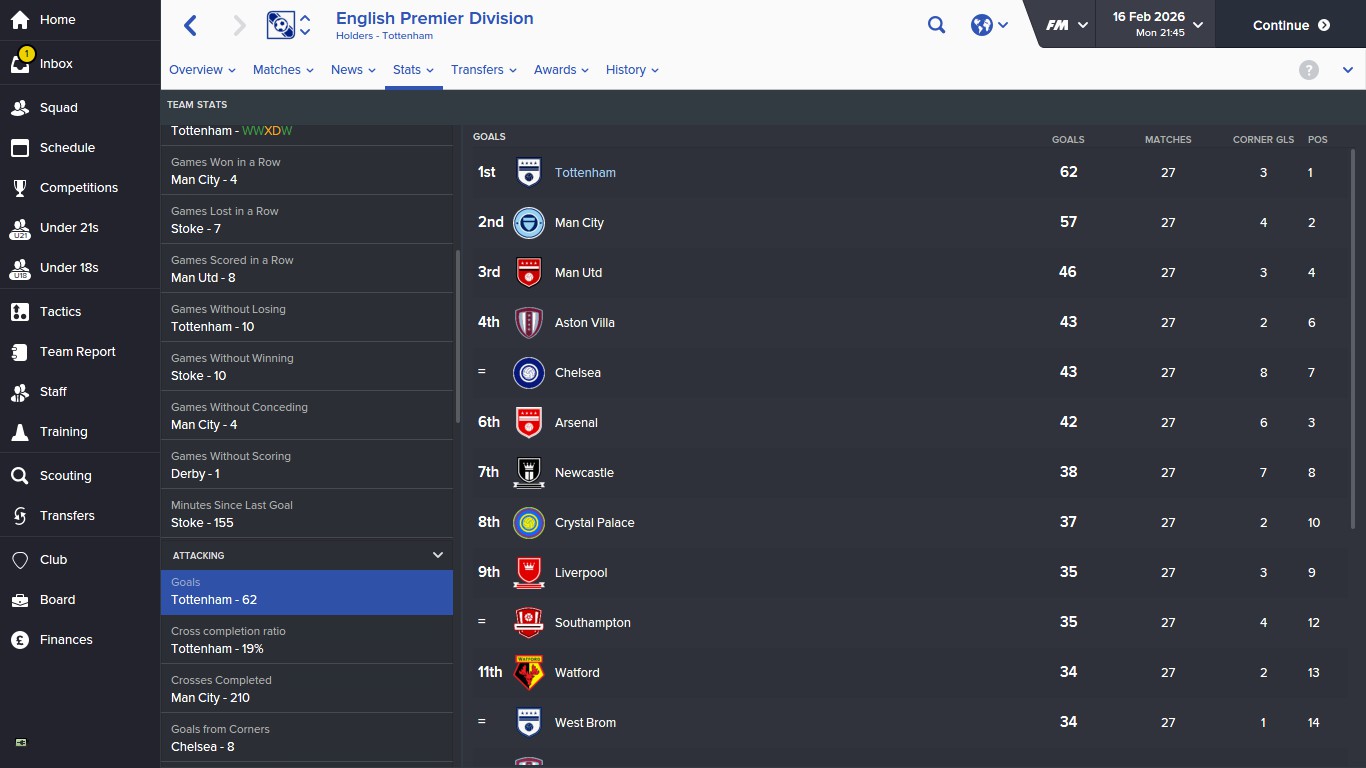Open the FM version dropdown
Viewport: 1366px width, 768px height.
click(x=1066, y=24)
